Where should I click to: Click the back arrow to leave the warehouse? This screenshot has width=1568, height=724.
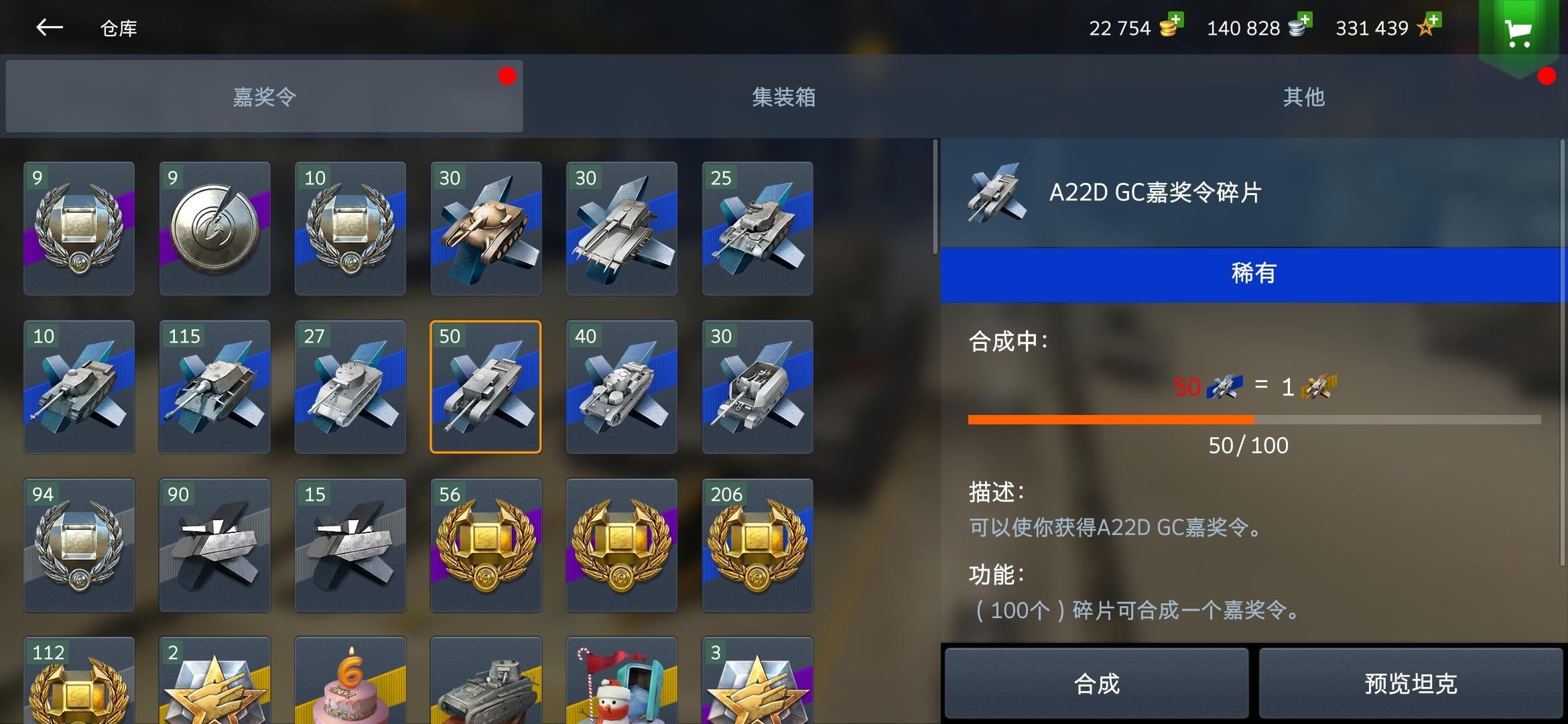50,28
